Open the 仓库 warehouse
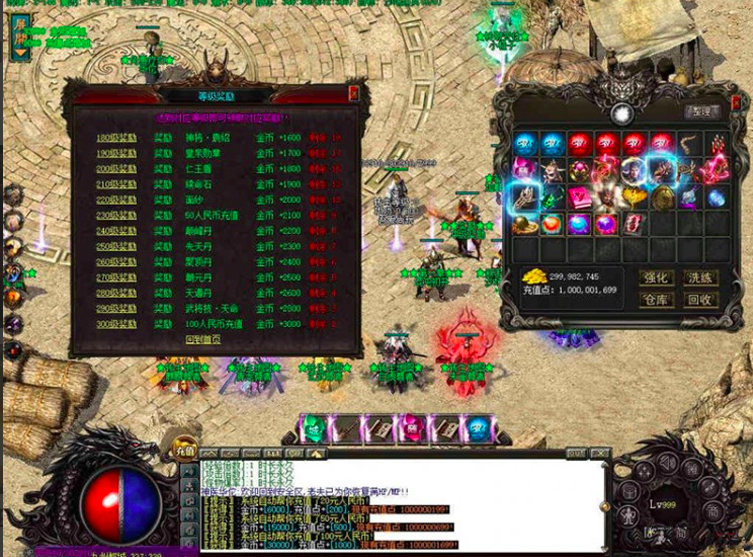The image size is (753, 557). point(656,299)
